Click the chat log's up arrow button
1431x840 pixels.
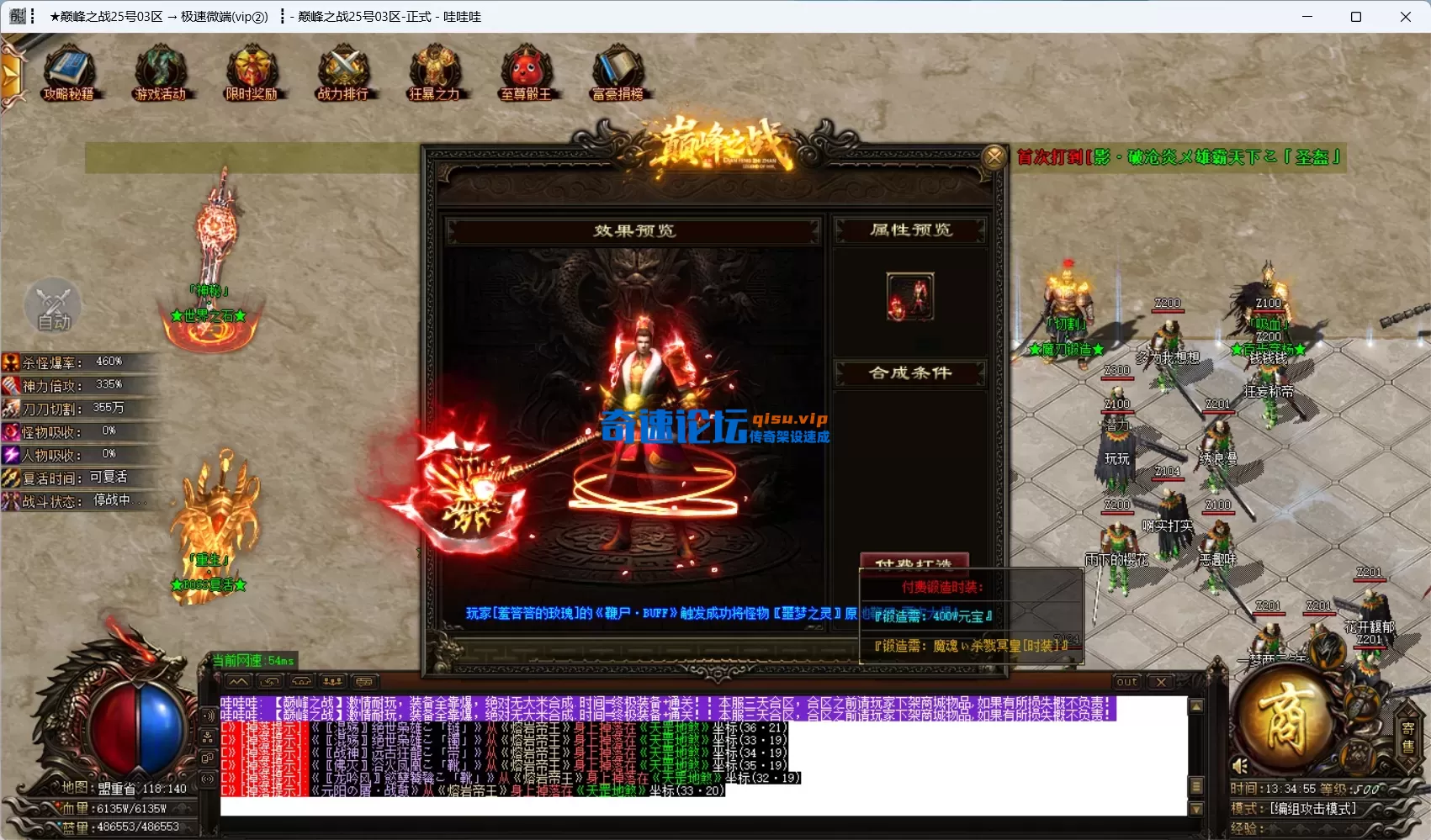tap(1196, 706)
